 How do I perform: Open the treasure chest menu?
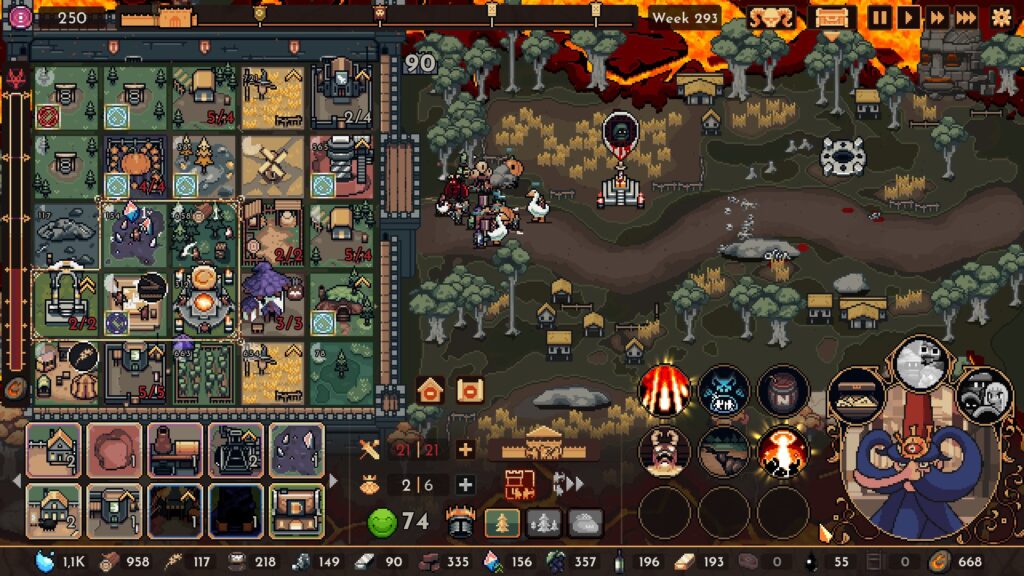point(831,17)
